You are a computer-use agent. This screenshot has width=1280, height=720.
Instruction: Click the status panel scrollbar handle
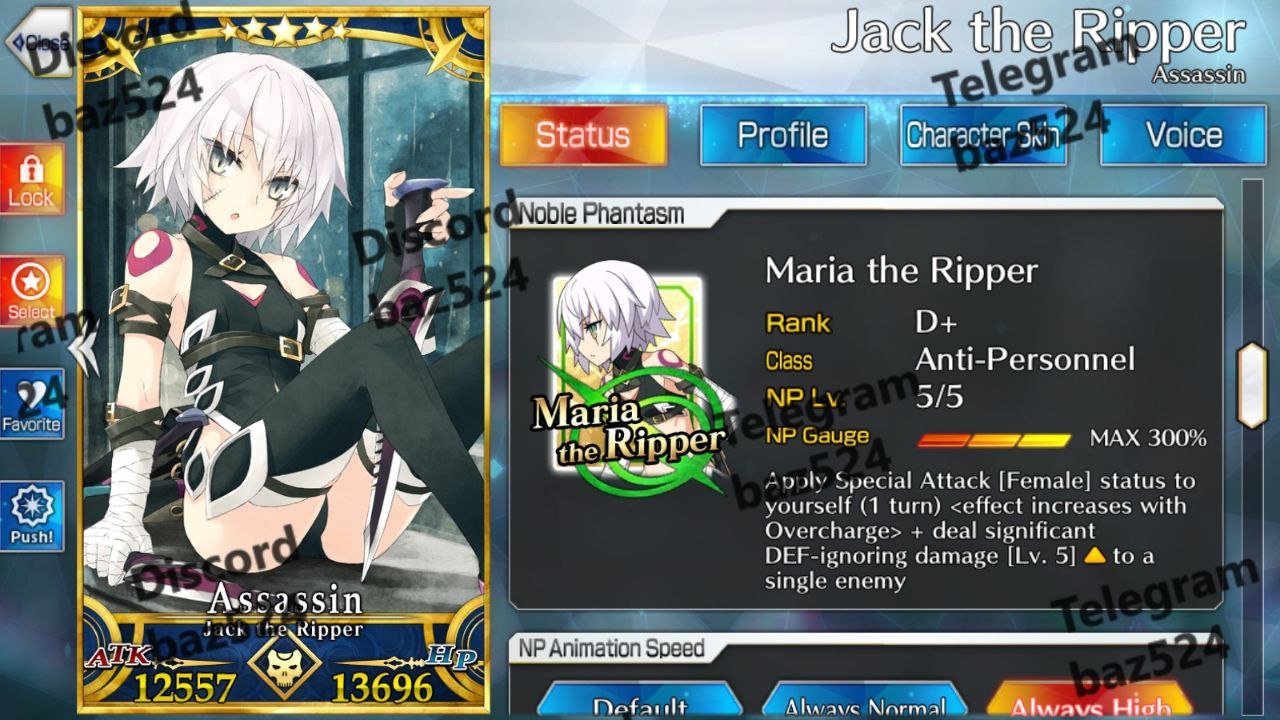tap(1252, 385)
